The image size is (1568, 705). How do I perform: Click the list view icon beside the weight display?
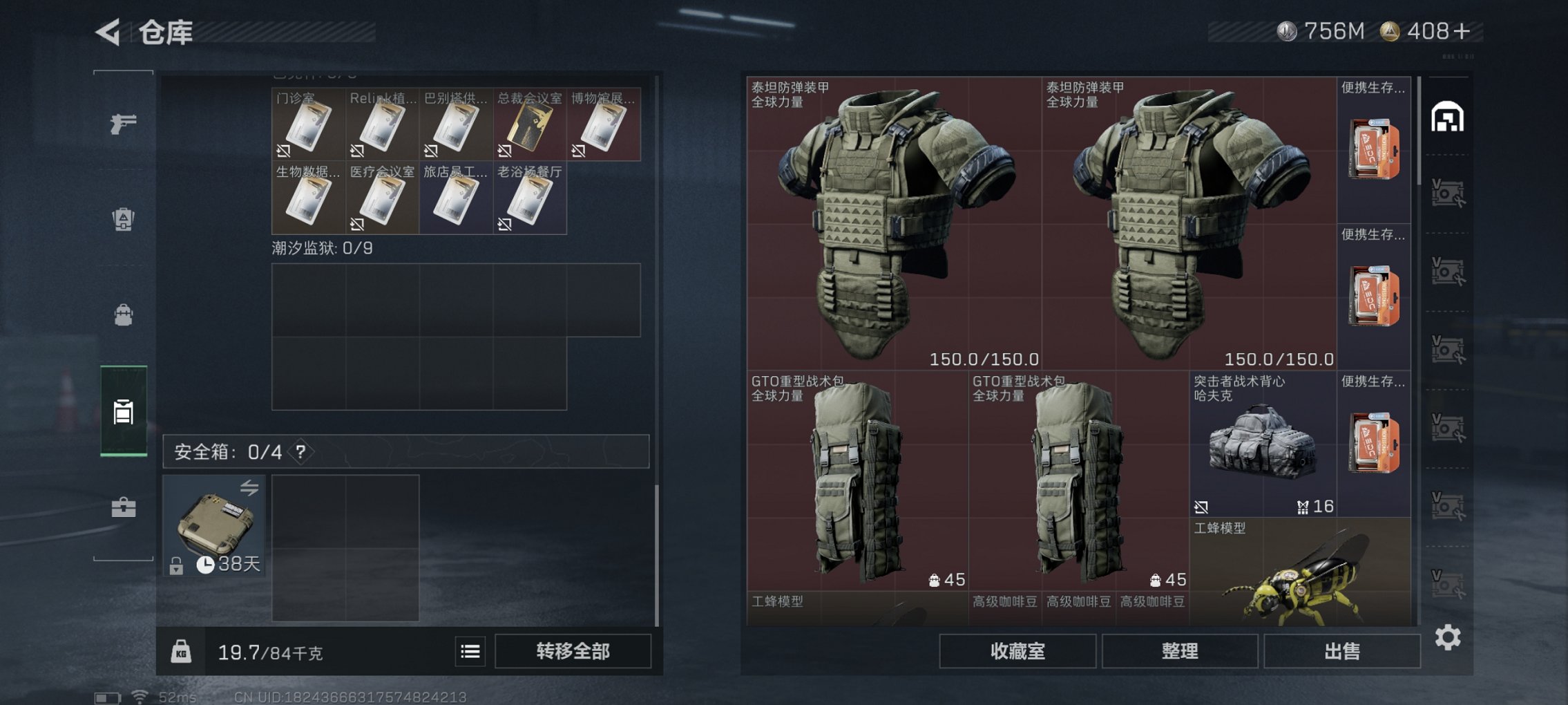pyautogui.click(x=469, y=650)
